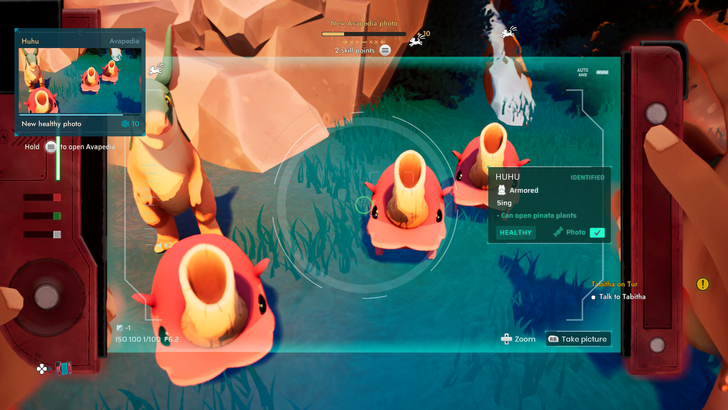
Task: Click the AUTO exposure indicator
Action: (x=582, y=73)
